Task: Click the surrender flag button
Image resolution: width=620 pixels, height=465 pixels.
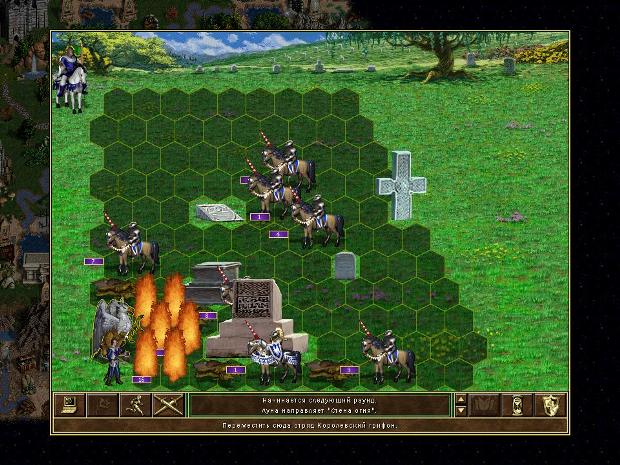Action: pos(101,405)
